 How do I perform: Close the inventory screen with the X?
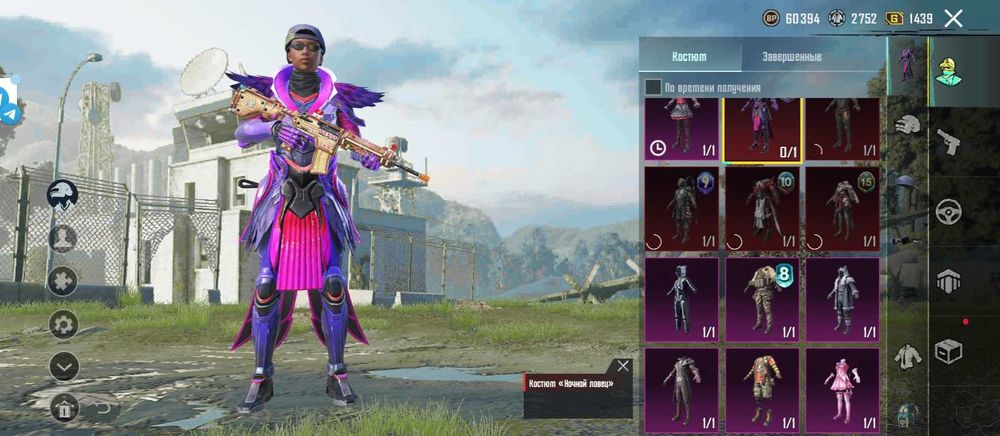coord(954,18)
